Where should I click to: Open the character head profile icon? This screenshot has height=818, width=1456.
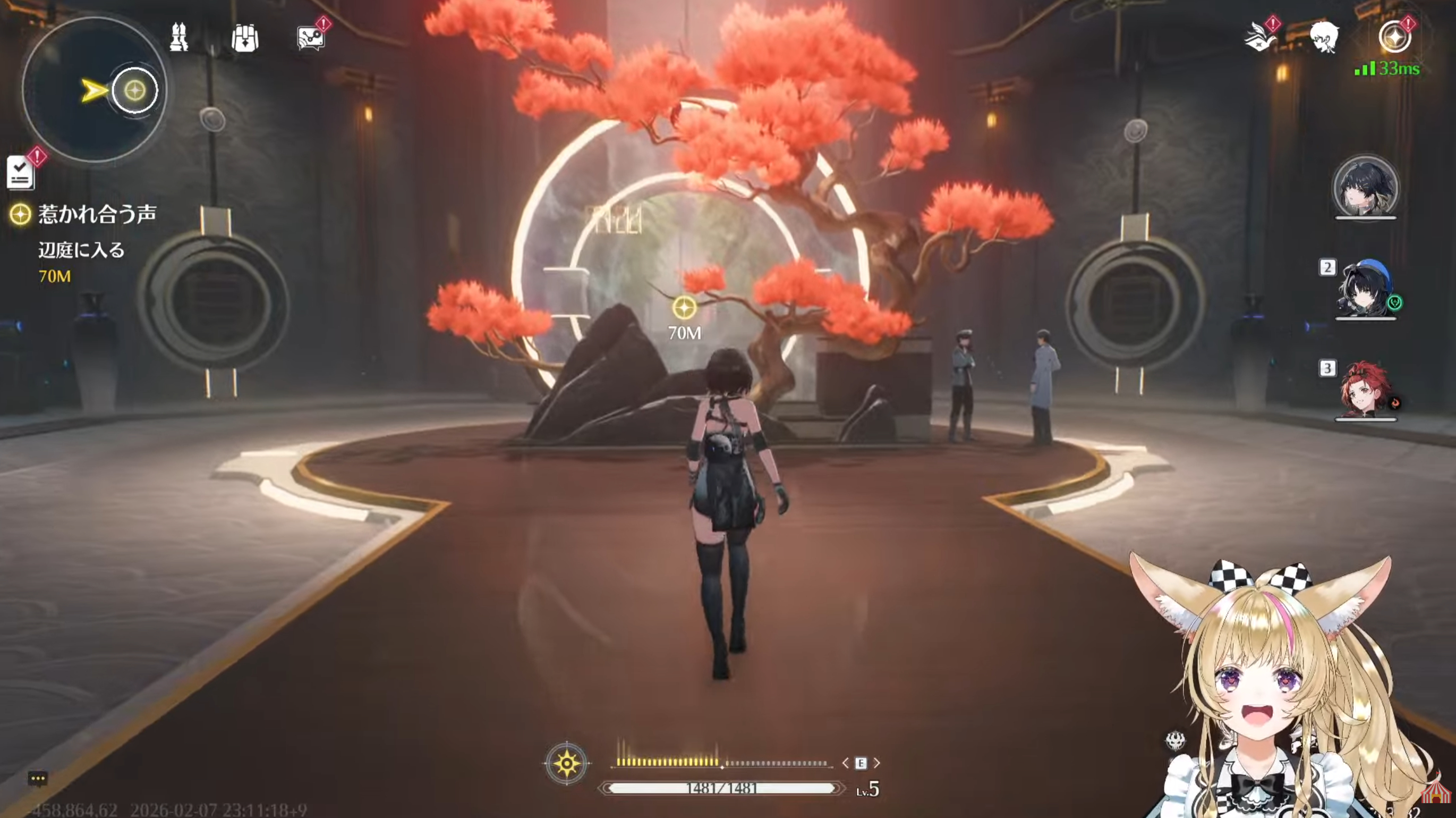point(1324,38)
